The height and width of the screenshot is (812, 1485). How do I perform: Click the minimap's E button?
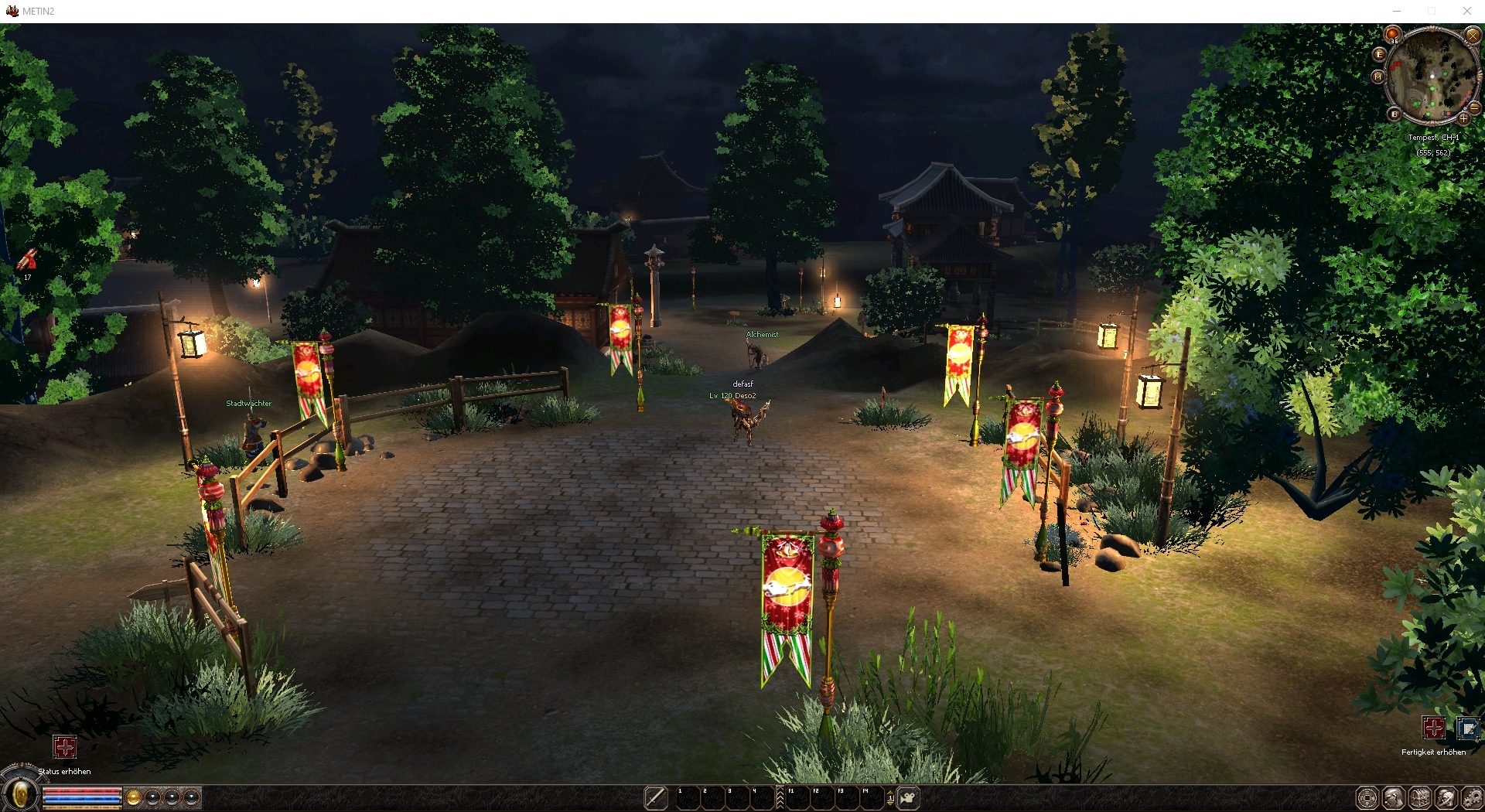click(1379, 54)
